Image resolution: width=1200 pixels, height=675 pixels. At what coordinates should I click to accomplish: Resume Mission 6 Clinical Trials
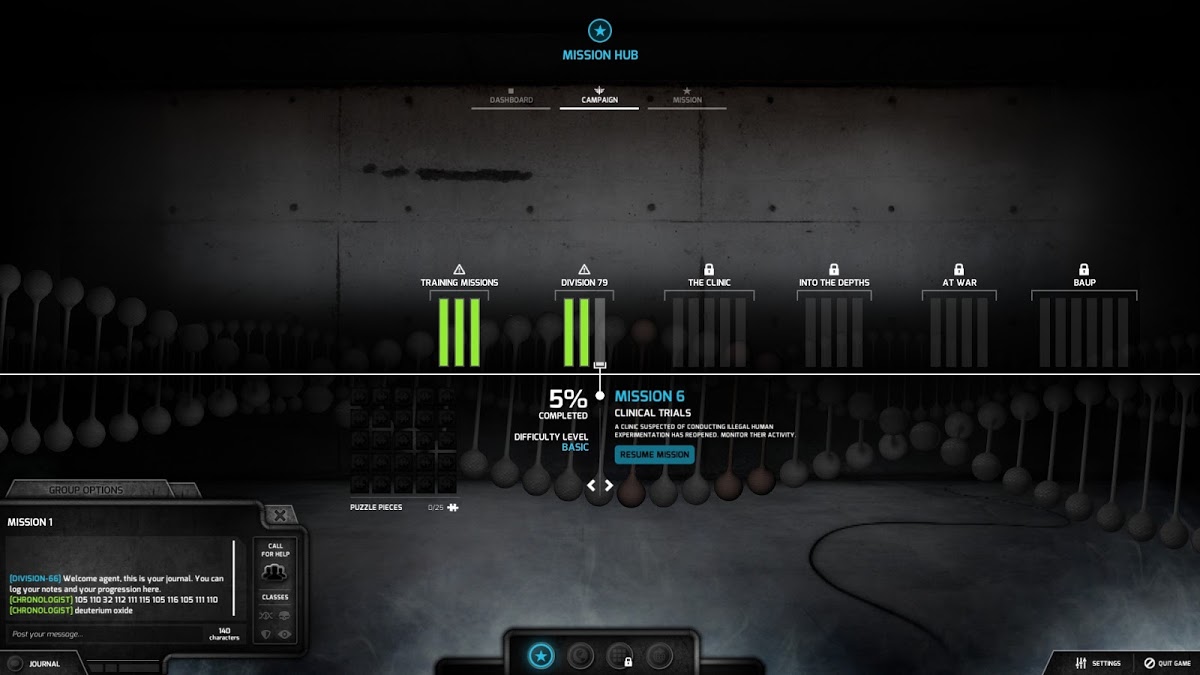[655, 455]
